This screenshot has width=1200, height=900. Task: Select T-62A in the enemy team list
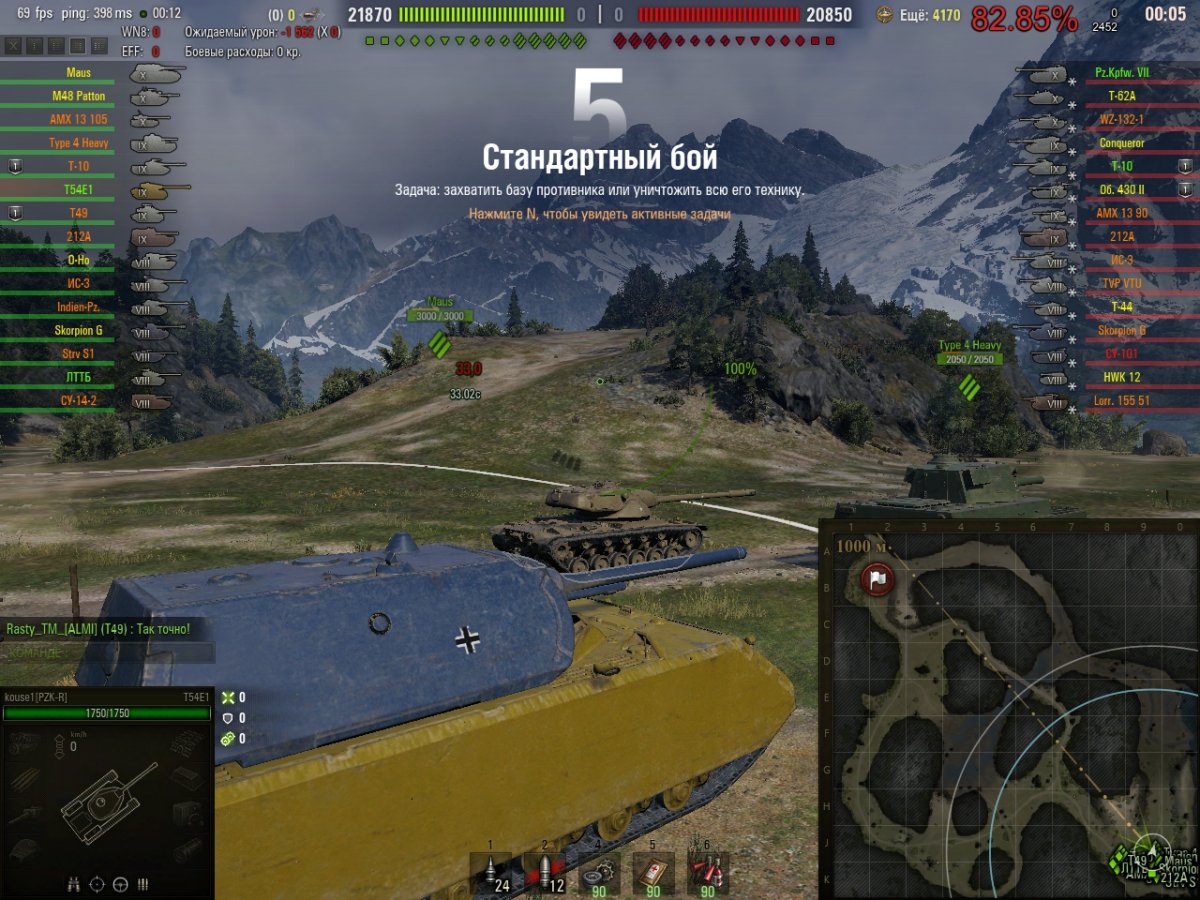tap(1122, 97)
